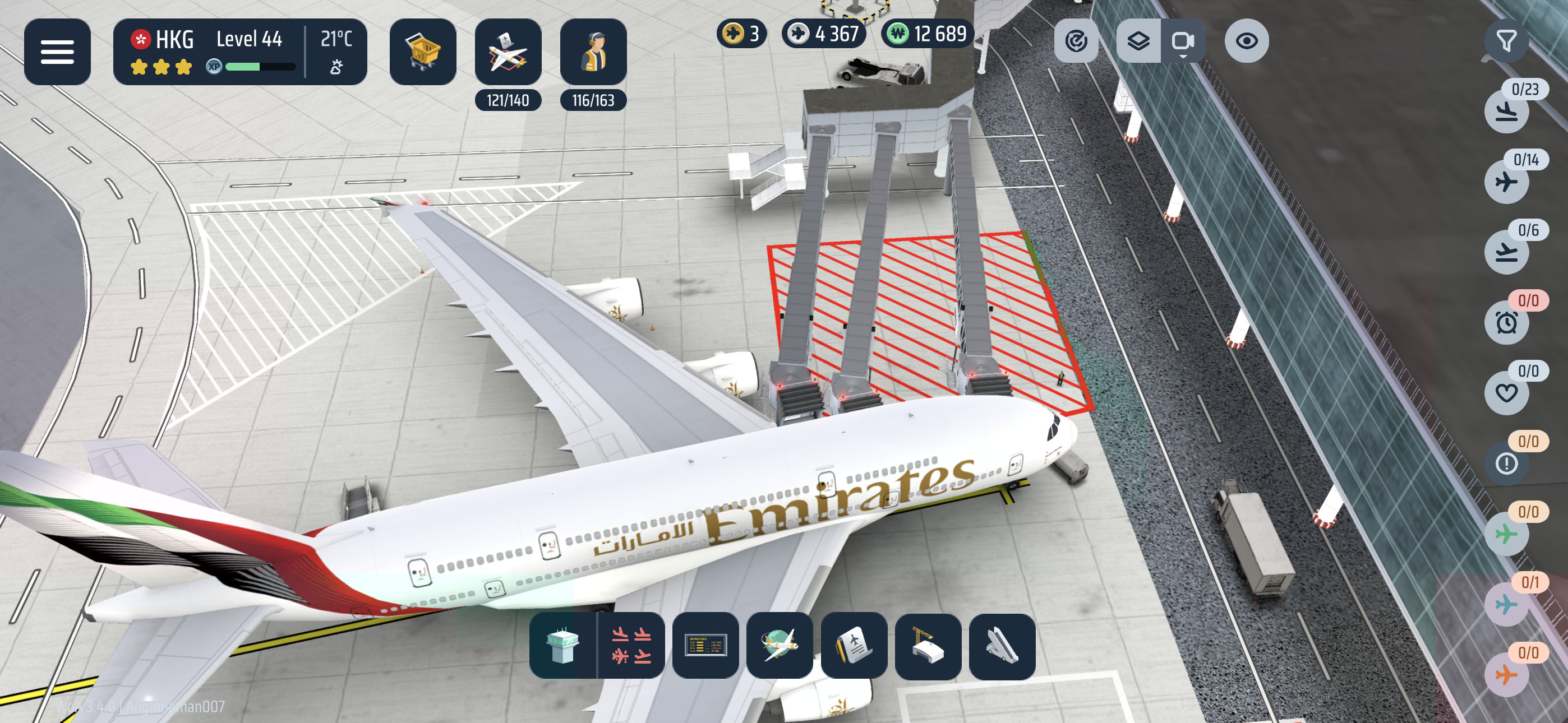Open the crane construction menu
Viewport: 1568px width, 723px height.
[928, 646]
